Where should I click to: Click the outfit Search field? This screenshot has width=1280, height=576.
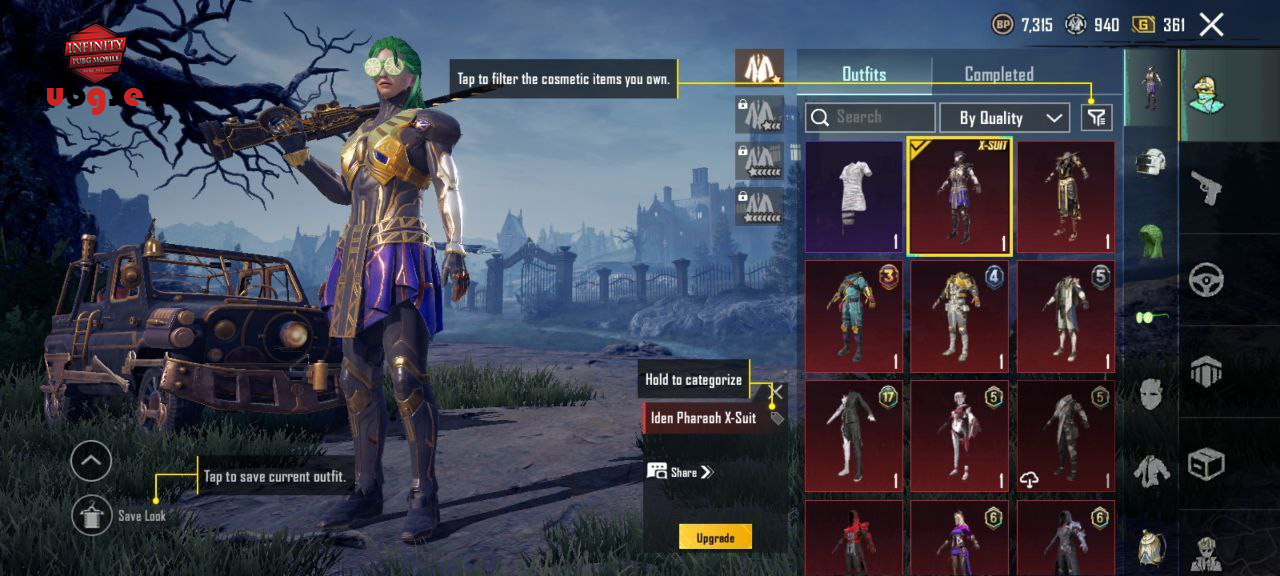[x=870, y=118]
